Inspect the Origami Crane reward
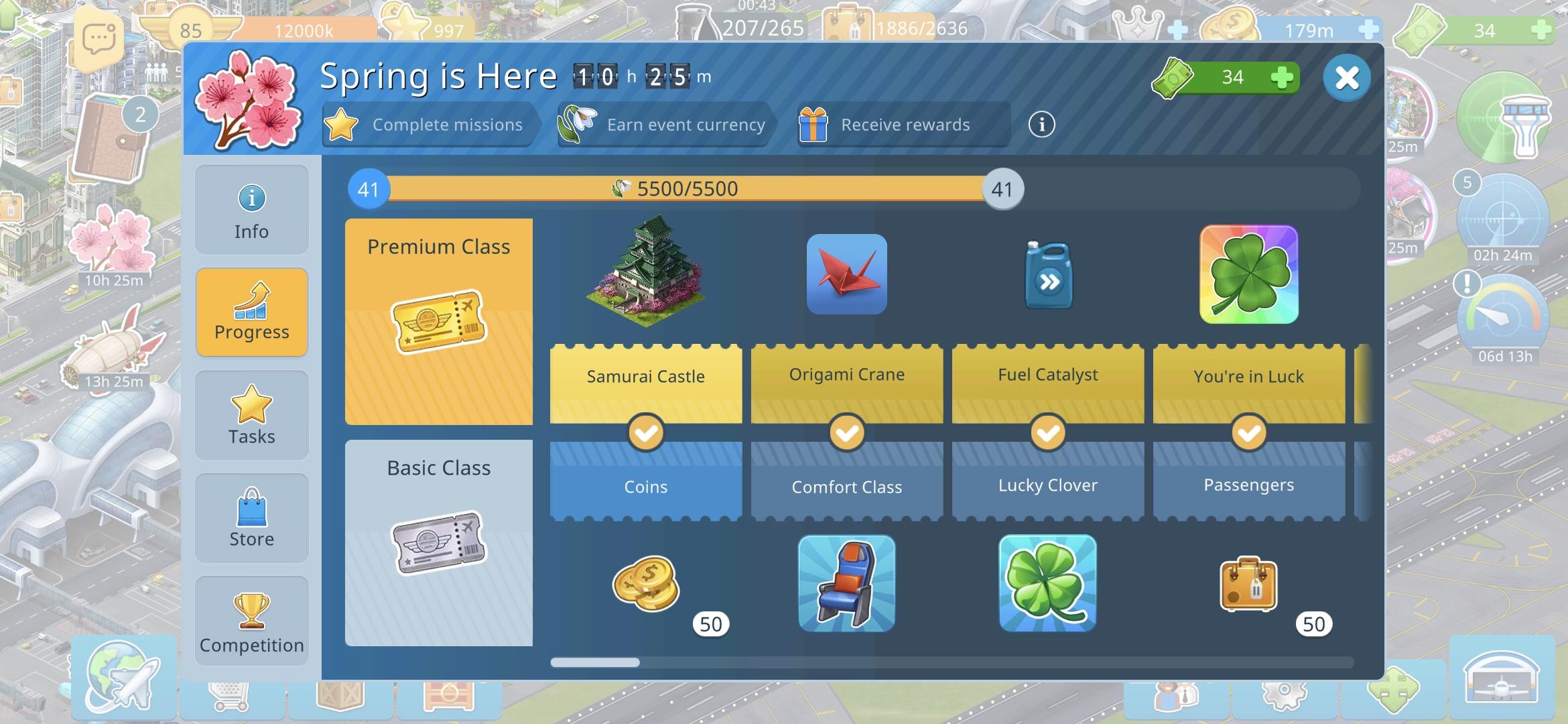The width and height of the screenshot is (1568, 724). [x=846, y=274]
